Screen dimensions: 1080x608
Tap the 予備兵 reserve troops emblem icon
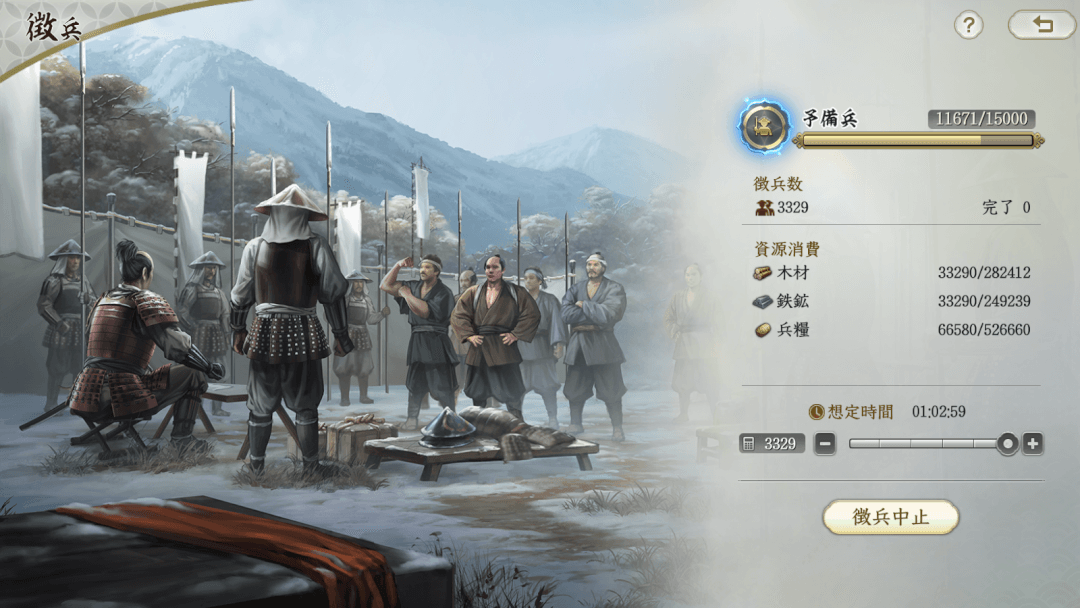[x=765, y=125]
